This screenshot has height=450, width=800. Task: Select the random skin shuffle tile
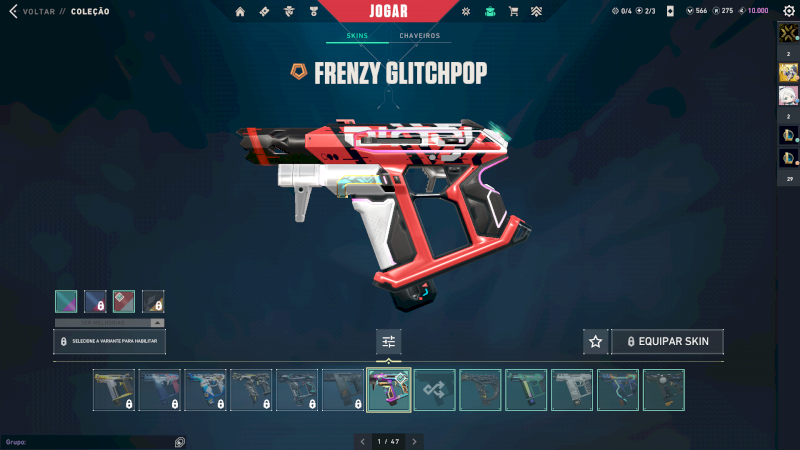[435, 390]
